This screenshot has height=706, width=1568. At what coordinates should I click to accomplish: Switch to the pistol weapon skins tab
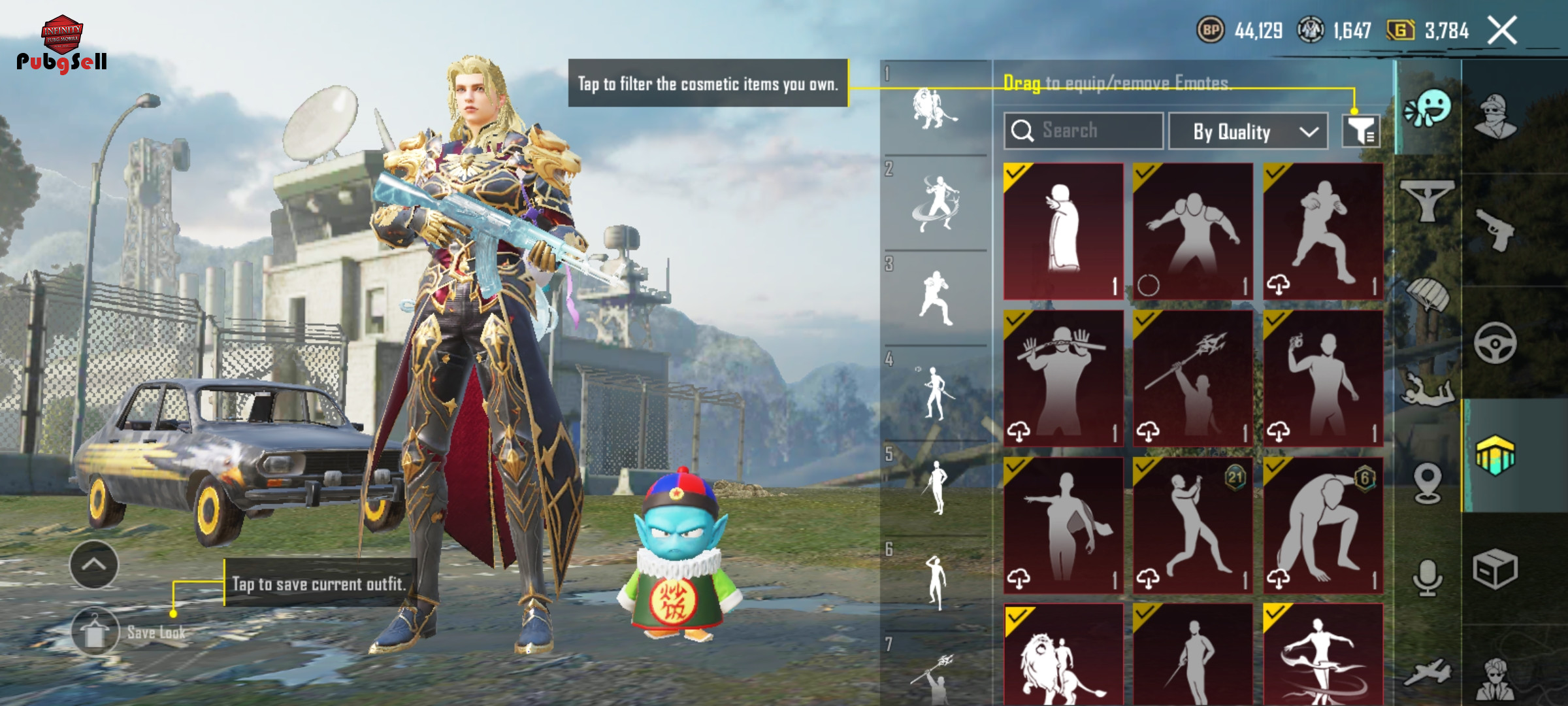tap(1495, 229)
